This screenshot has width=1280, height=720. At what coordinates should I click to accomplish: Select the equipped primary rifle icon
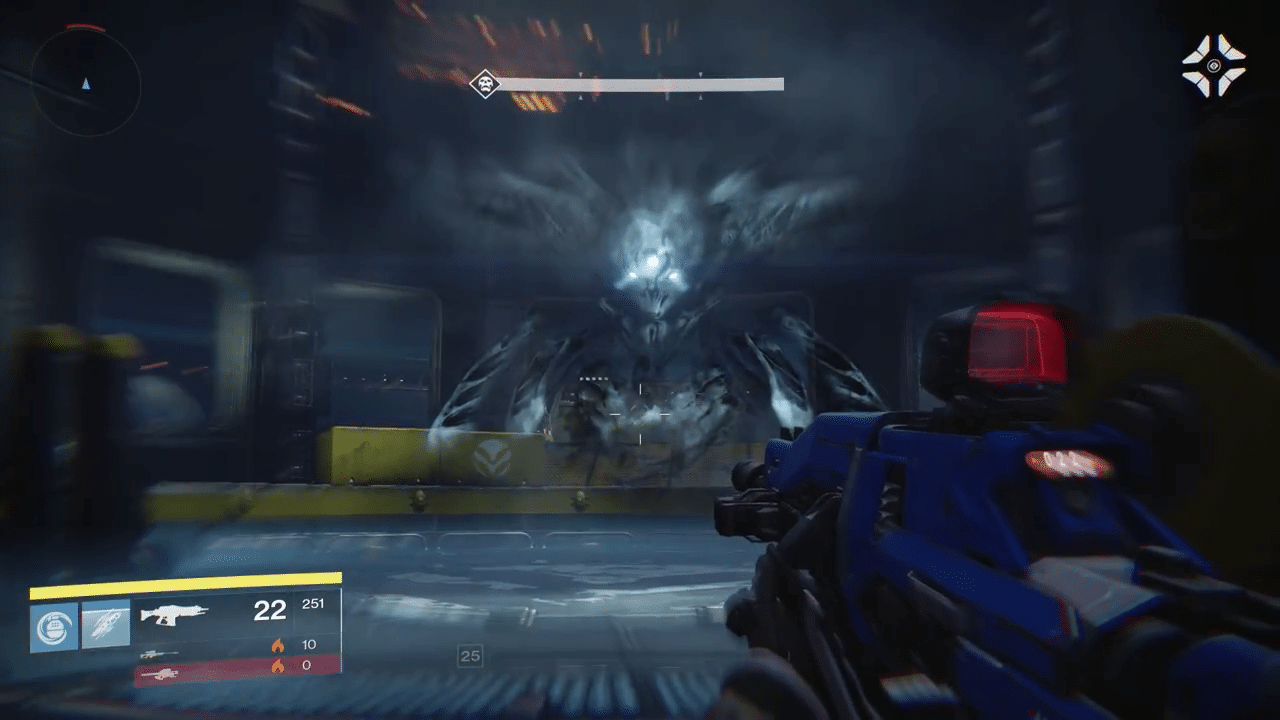[x=174, y=612]
